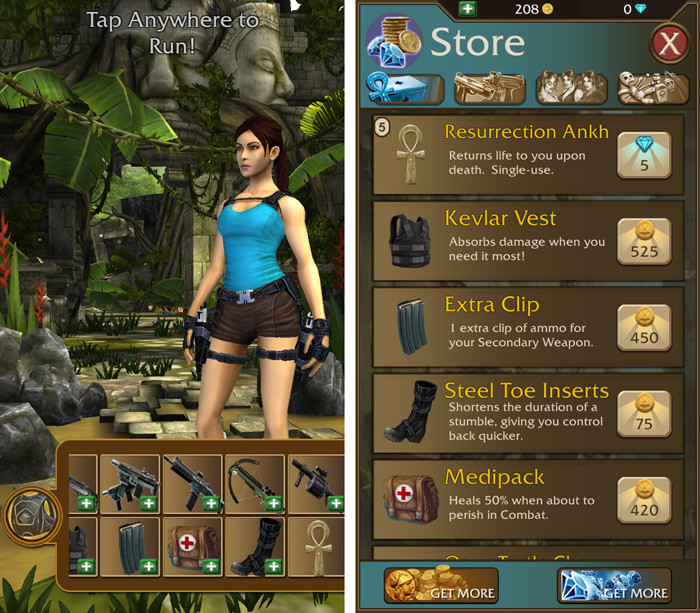Select the submachine gun weapon slot

point(130,484)
